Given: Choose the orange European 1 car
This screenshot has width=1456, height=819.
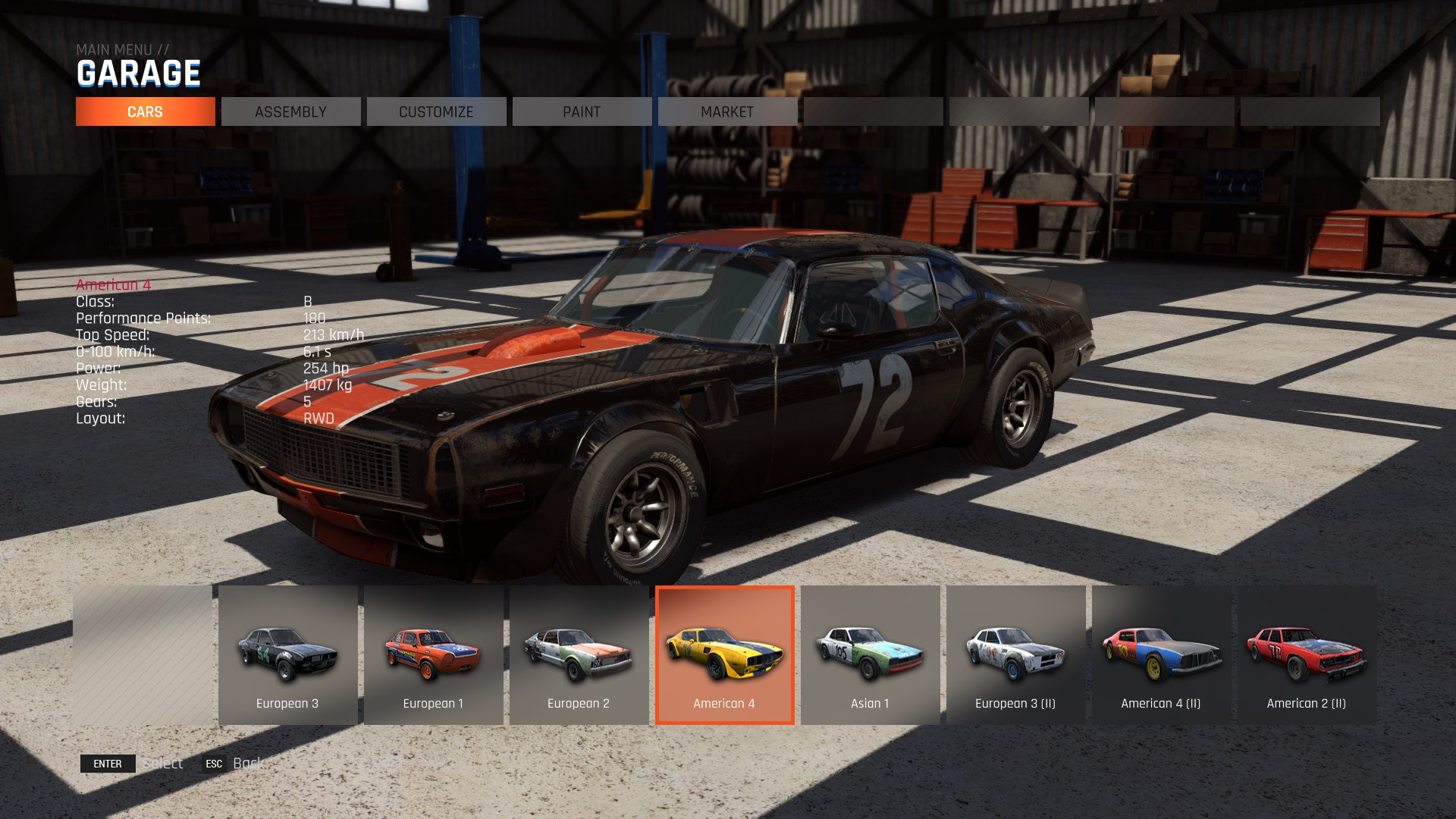Looking at the screenshot, I should pyautogui.click(x=433, y=655).
